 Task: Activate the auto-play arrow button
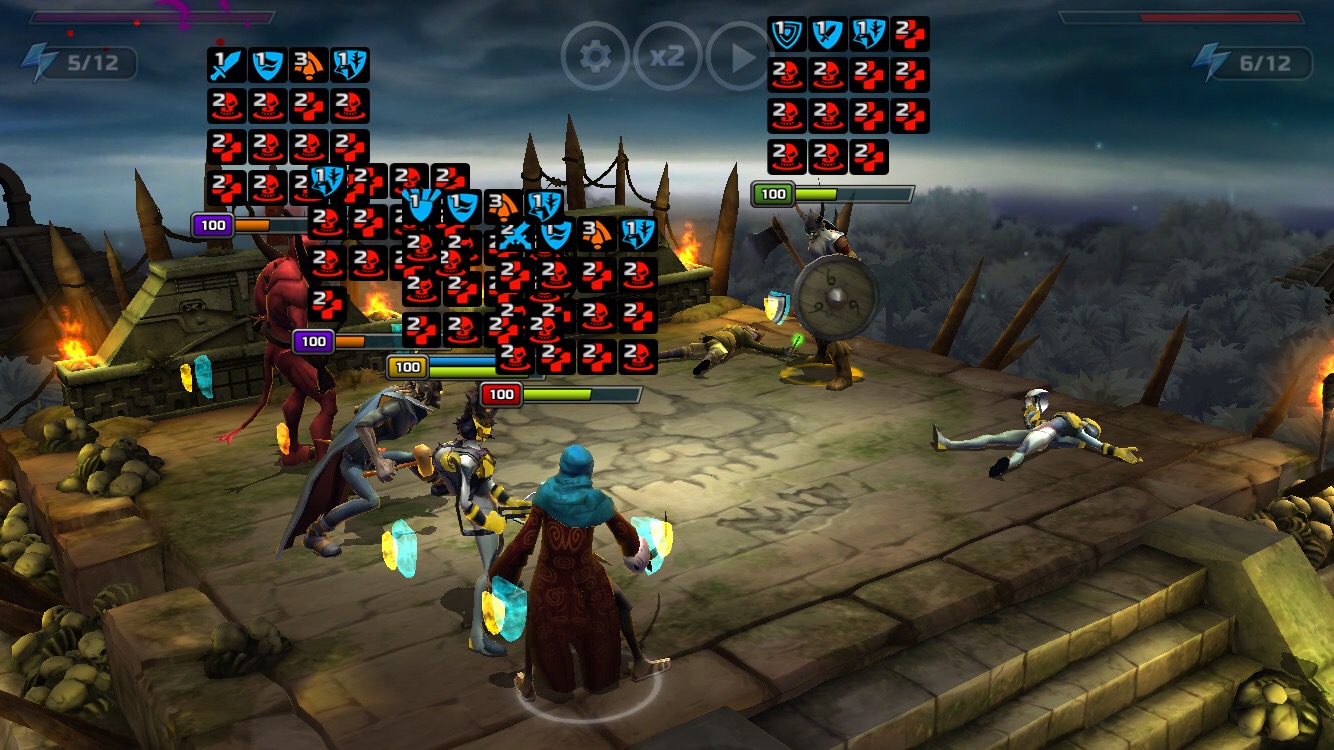739,57
